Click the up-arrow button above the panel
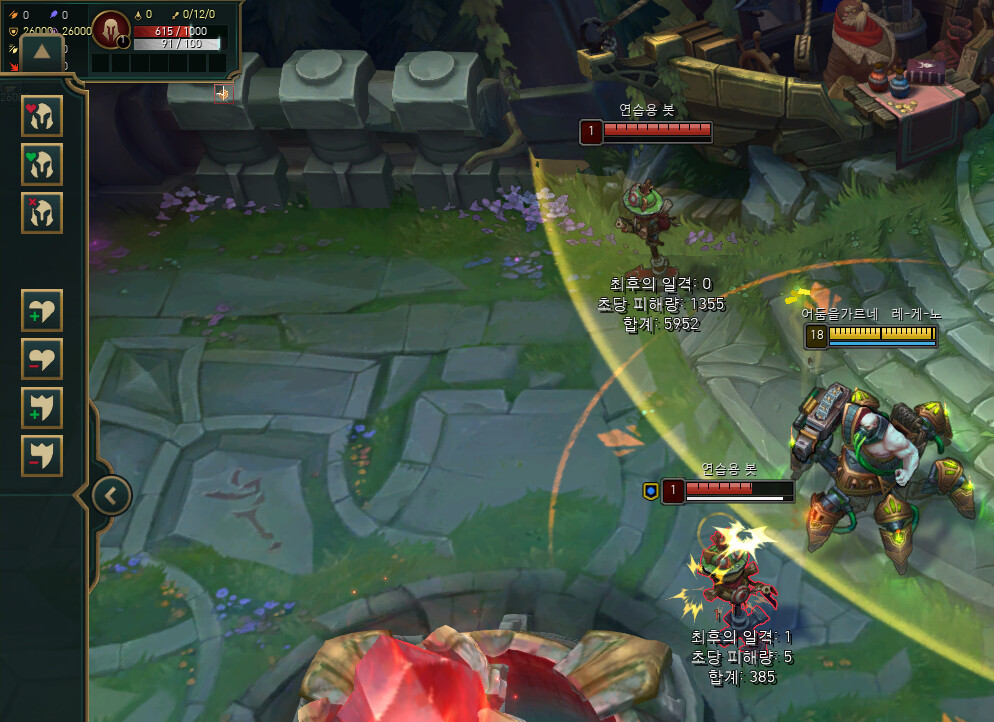Image resolution: width=994 pixels, height=722 pixels. (x=42, y=52)
